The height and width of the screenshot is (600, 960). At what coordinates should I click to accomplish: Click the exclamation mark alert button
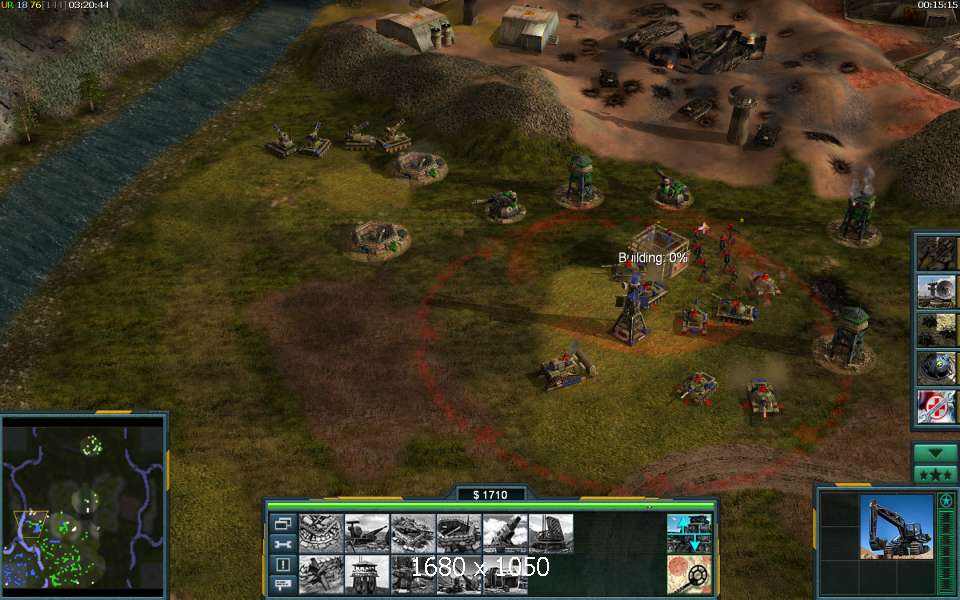click(x=283, y=564)
